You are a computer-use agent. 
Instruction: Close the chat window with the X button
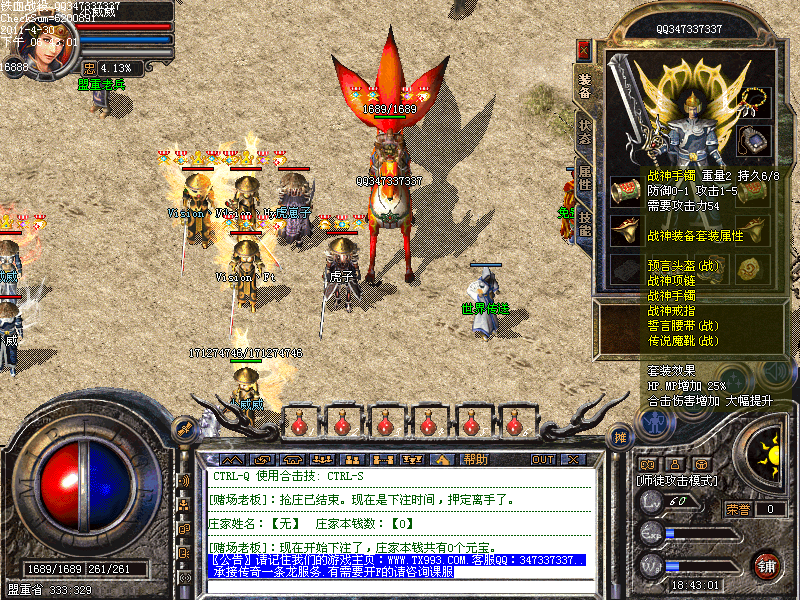[573, 459]
